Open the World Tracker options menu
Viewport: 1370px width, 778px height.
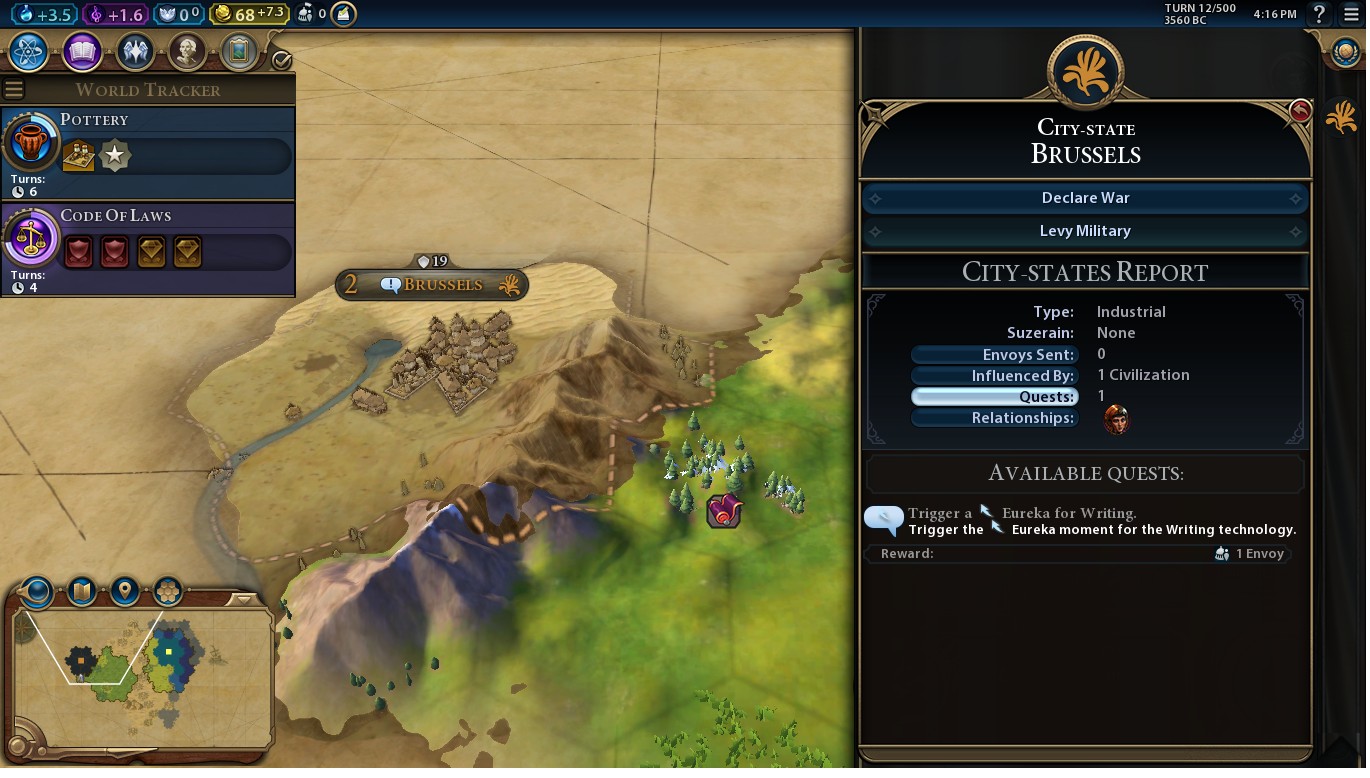click(x=14, y=90)
